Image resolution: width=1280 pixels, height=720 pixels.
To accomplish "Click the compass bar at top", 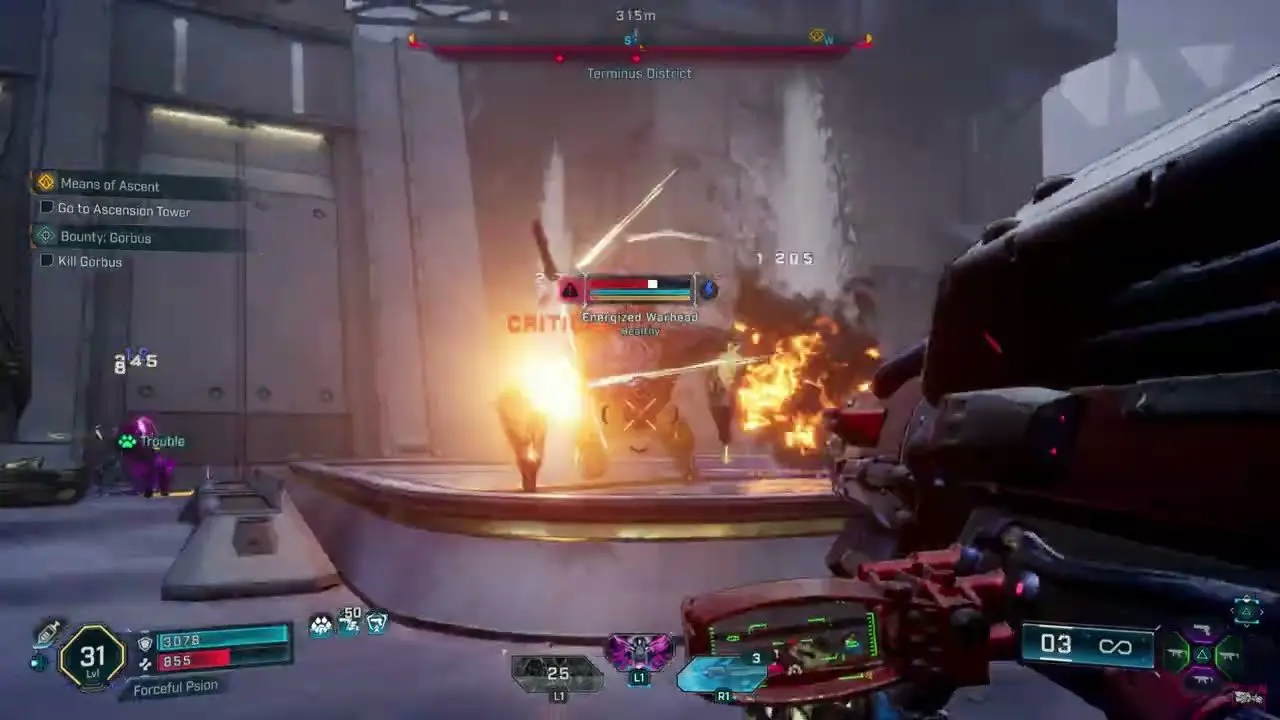I will (640, 46).
